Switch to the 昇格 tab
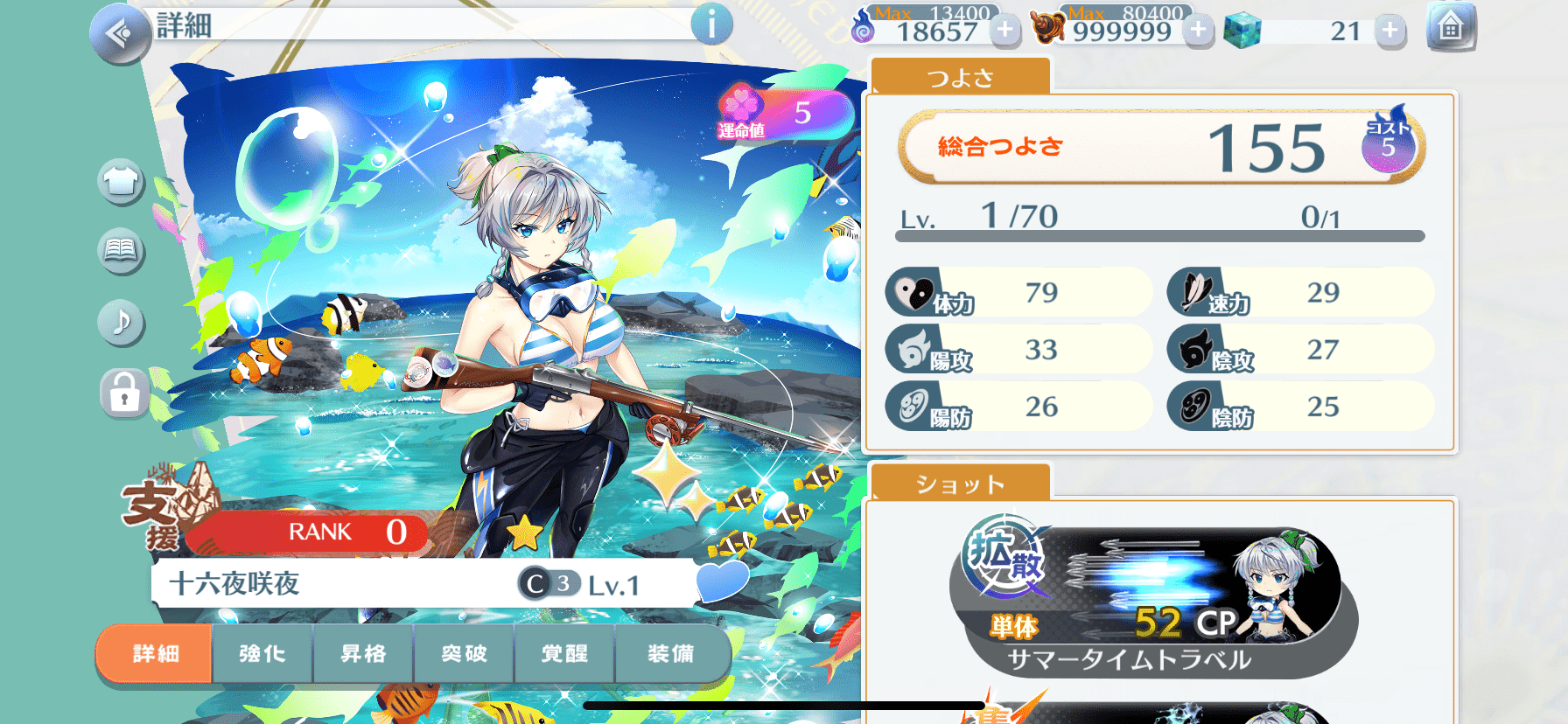The image size is (1568, 724). [x=363, y=653]
